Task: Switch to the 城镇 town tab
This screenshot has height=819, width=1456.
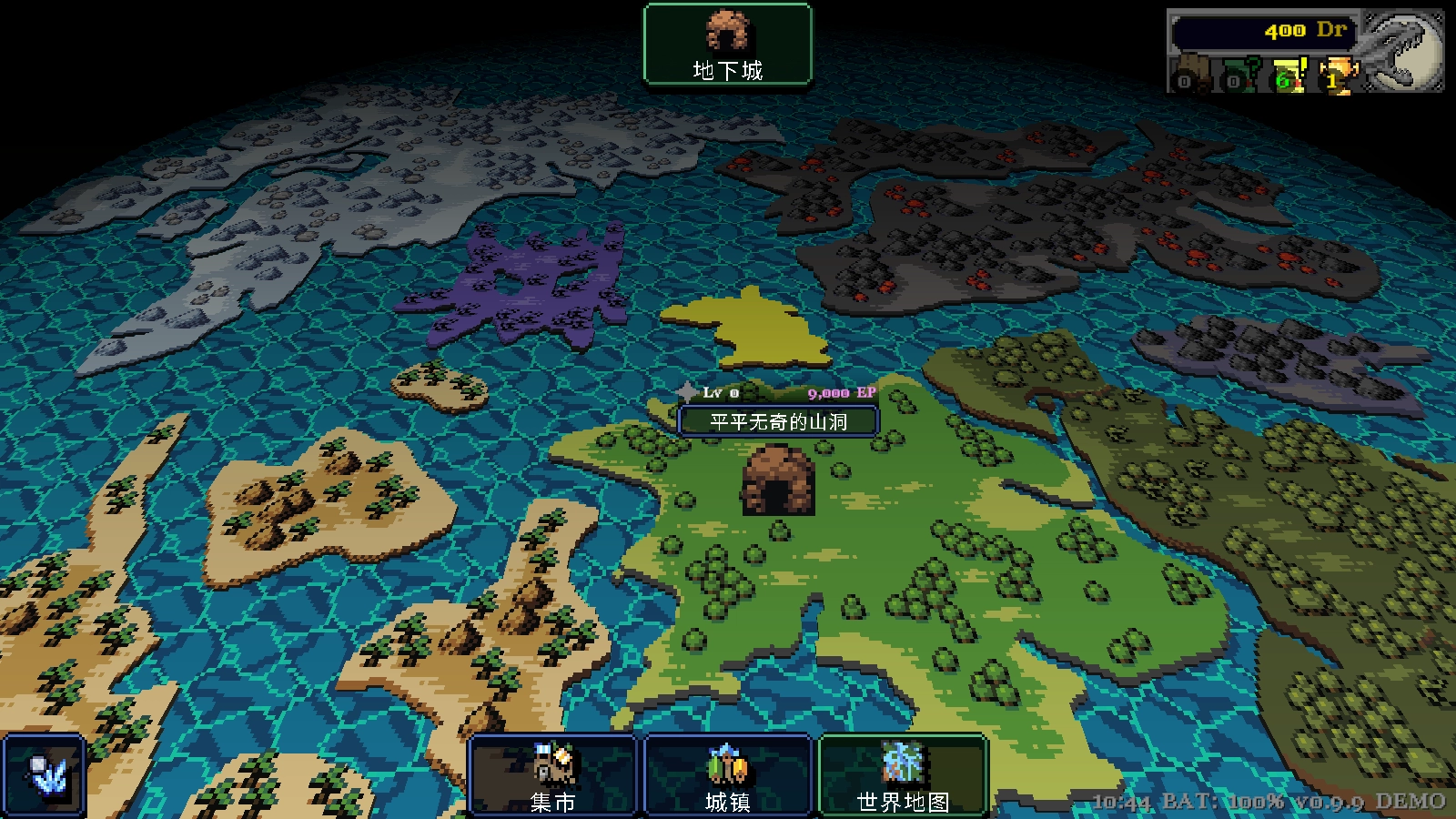Action: (727, 775)
